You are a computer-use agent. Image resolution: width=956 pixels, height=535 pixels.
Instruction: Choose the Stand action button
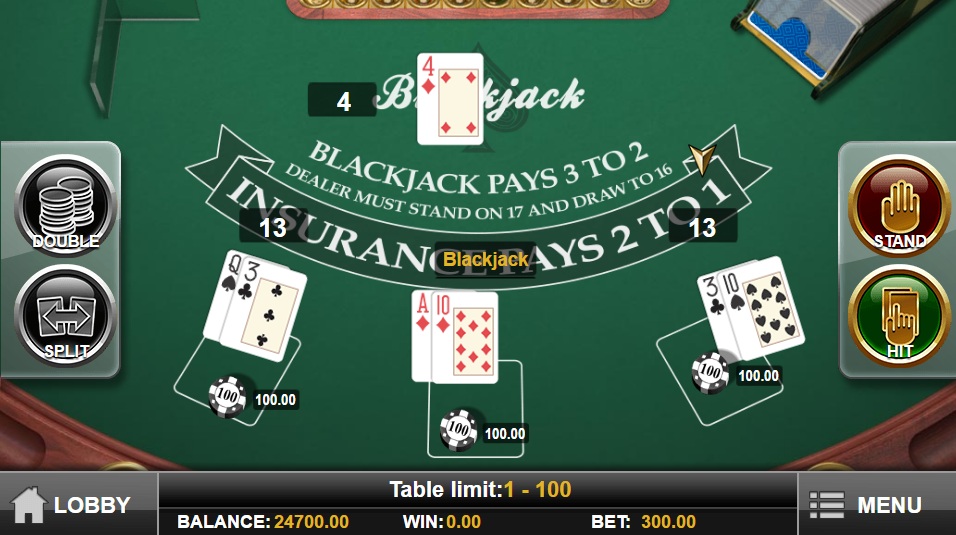899,207
